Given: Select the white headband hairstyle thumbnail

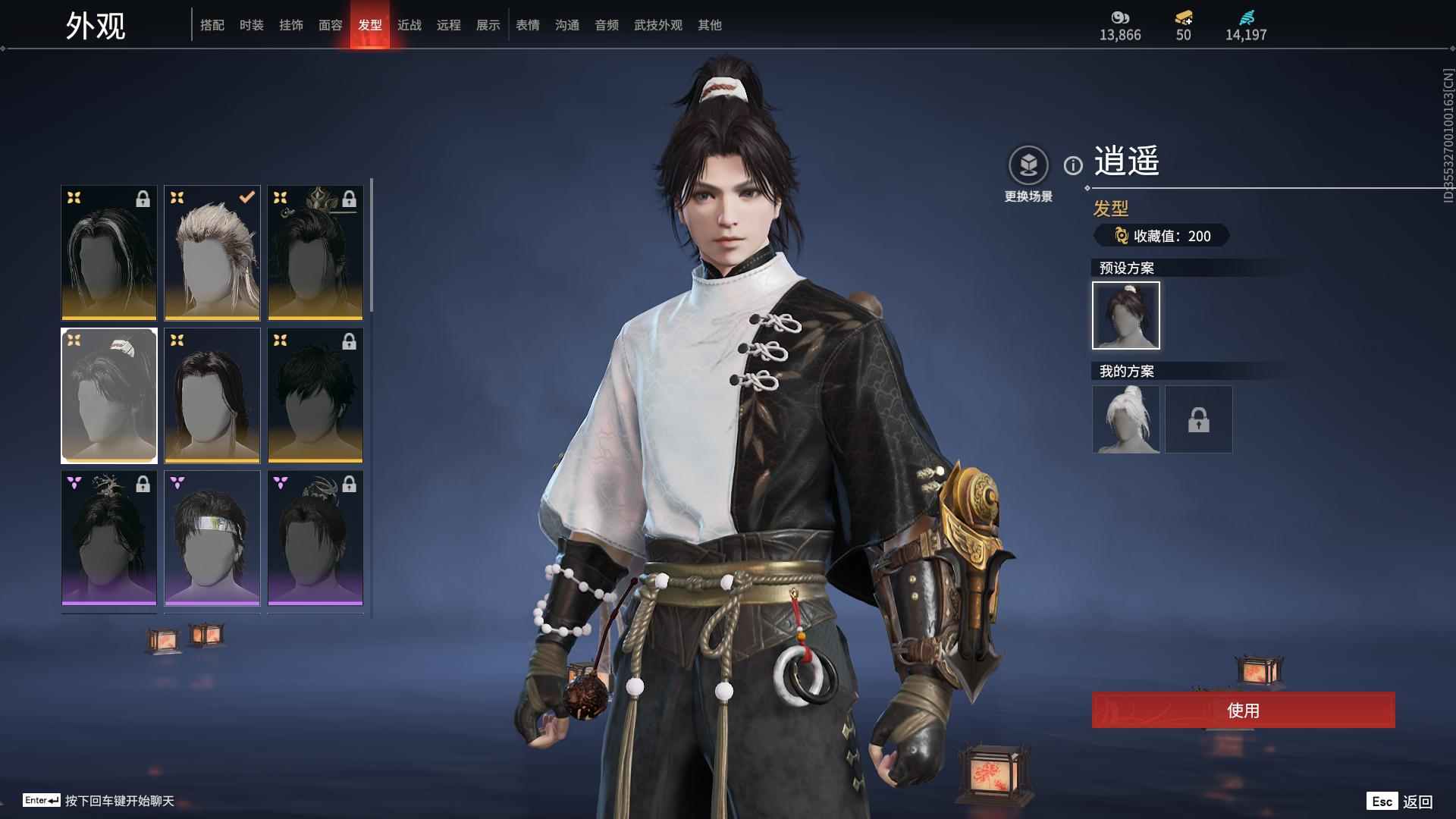Looking at the screenshot, I should [x=212, y=538].
